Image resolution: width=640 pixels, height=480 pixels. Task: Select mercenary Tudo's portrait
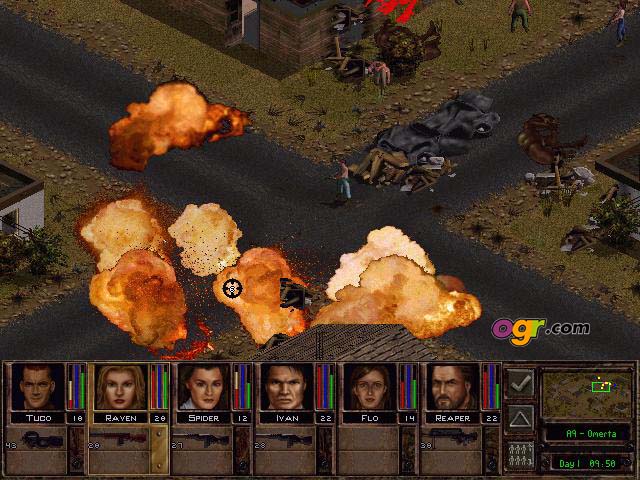point(37,387)
